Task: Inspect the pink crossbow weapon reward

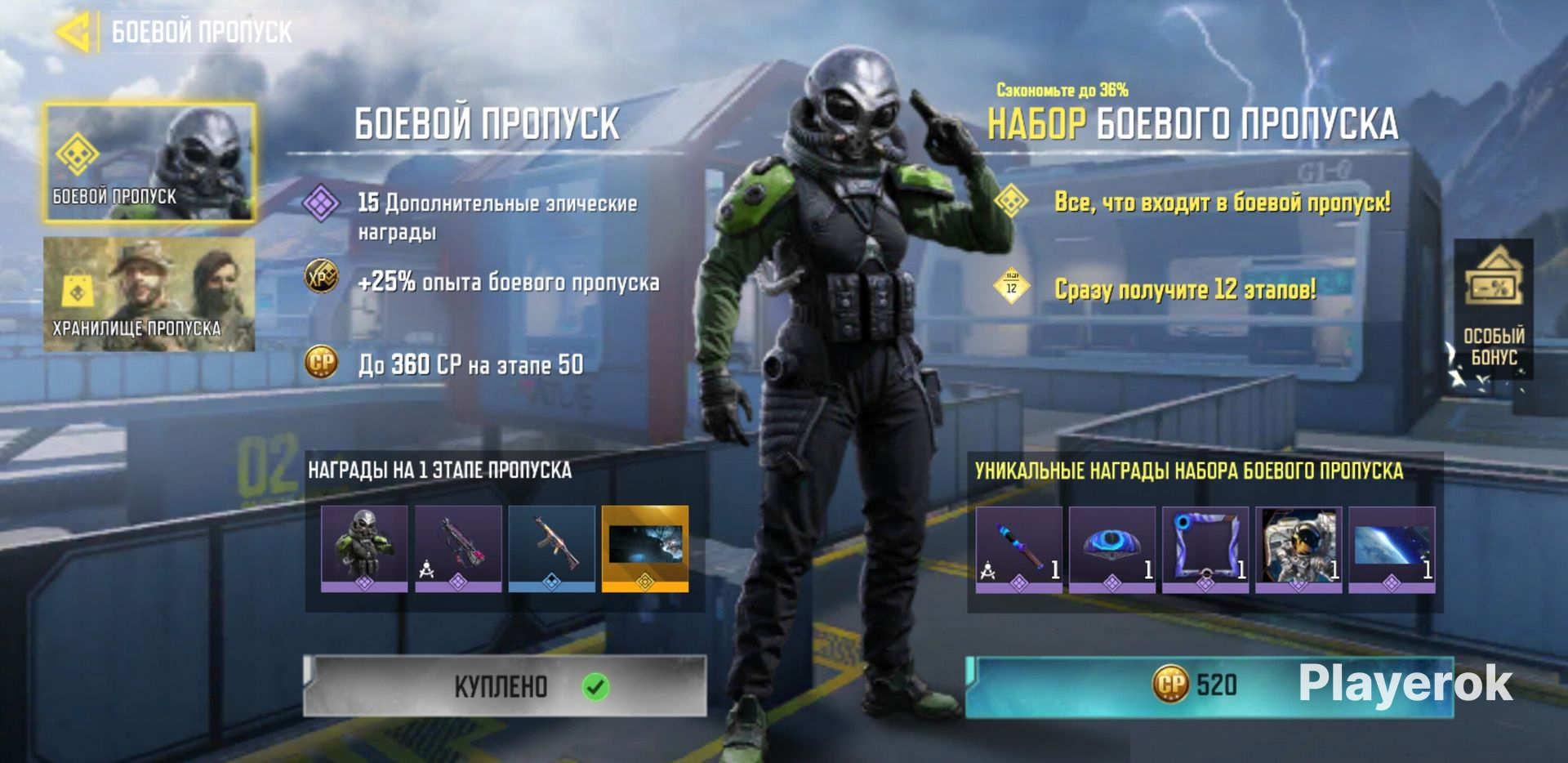Action: 458,547
